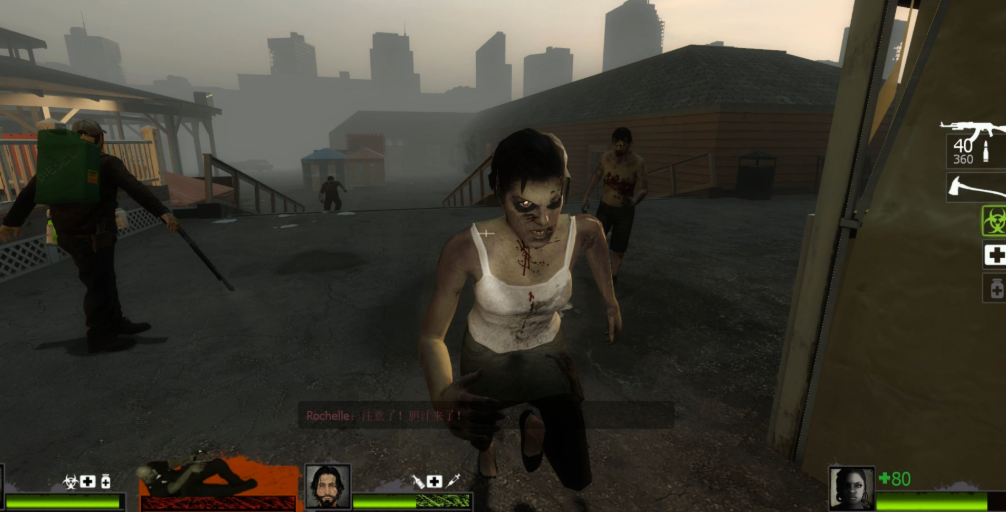Click Rochelle's portrait beside the +80
Screen dimensions: 1006x512
(851, 488)
